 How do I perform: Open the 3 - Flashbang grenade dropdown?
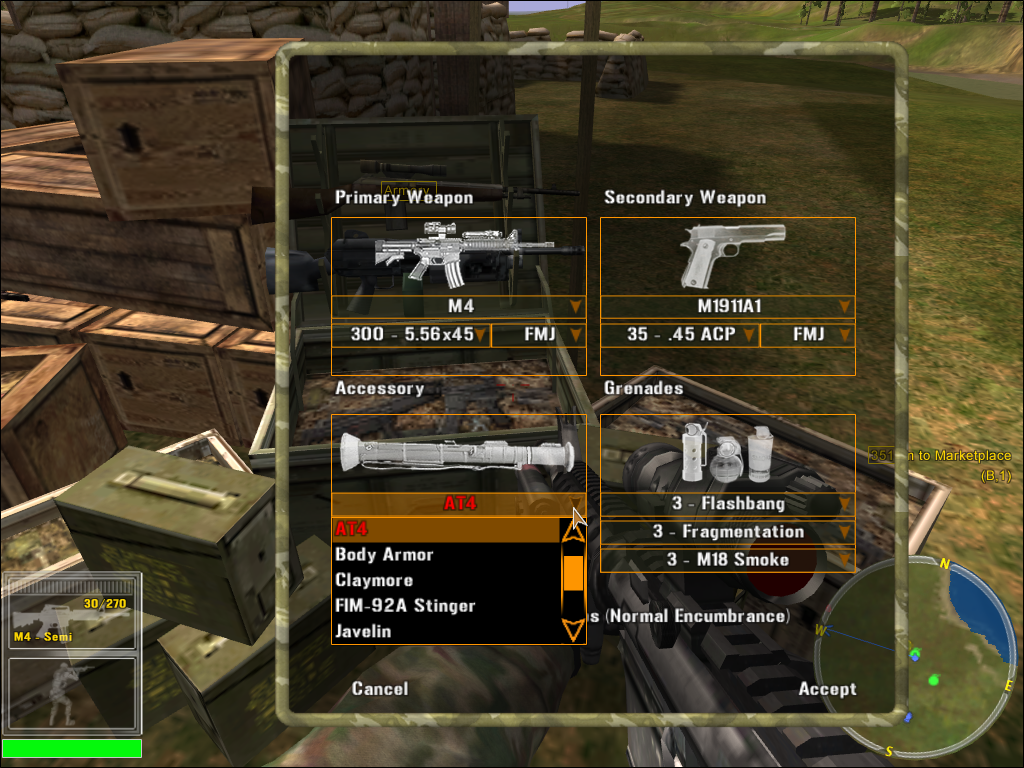[x=728, y=504]
